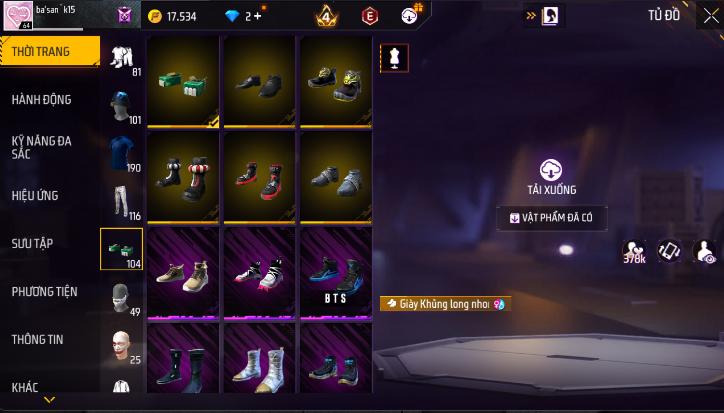
Task: Close the Tủ Đồ vault screen
Action: click(710, 16)
